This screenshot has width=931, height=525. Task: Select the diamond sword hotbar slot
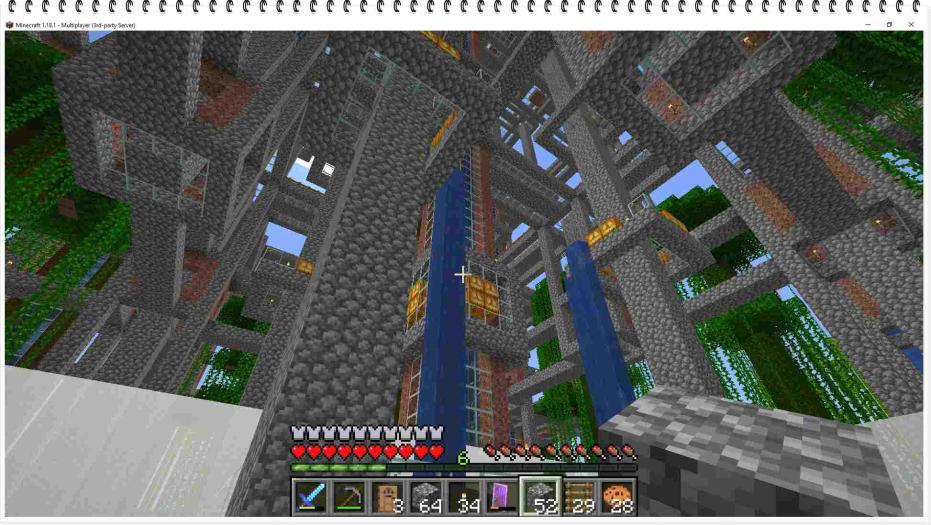click(x=310, y=497)
